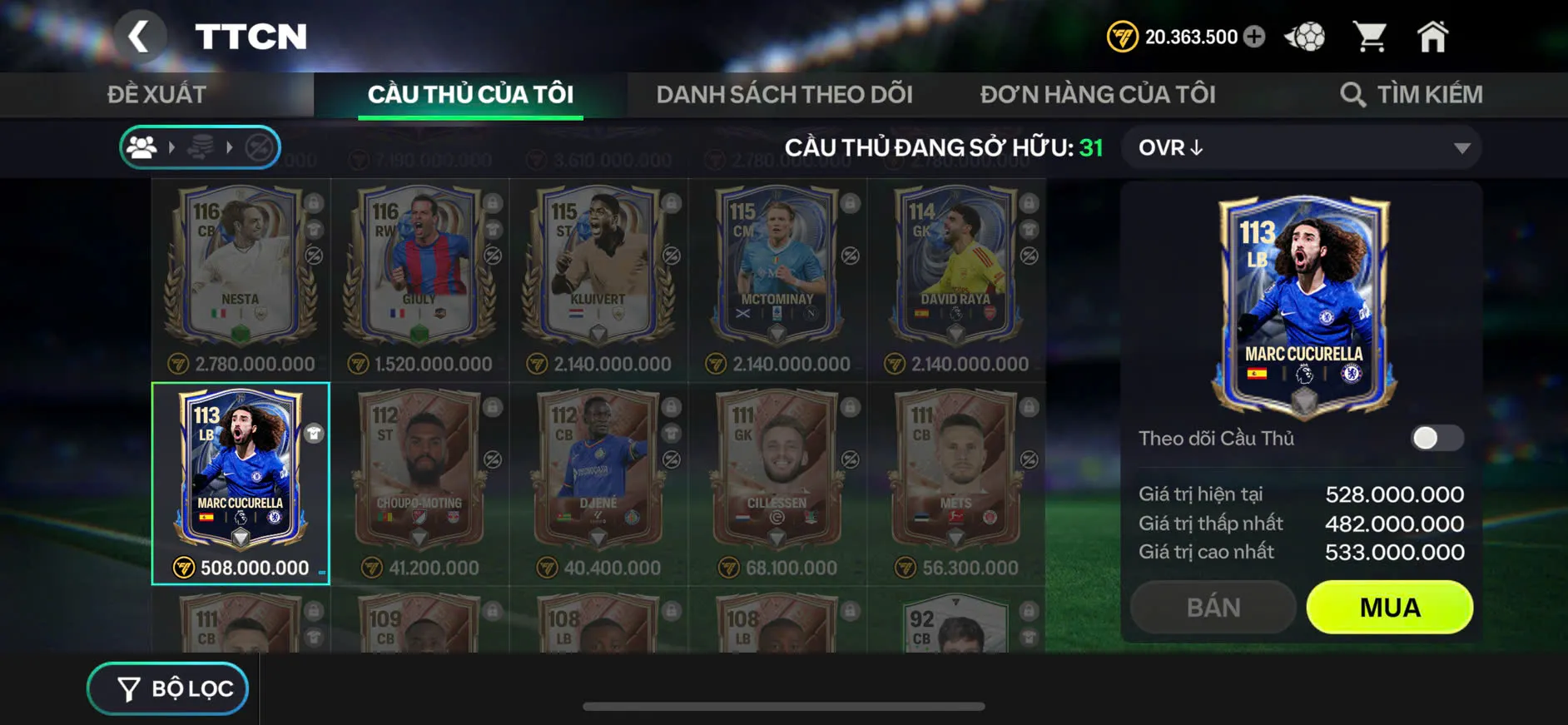Click the crossed-out filter icon

tap(259, 147)
